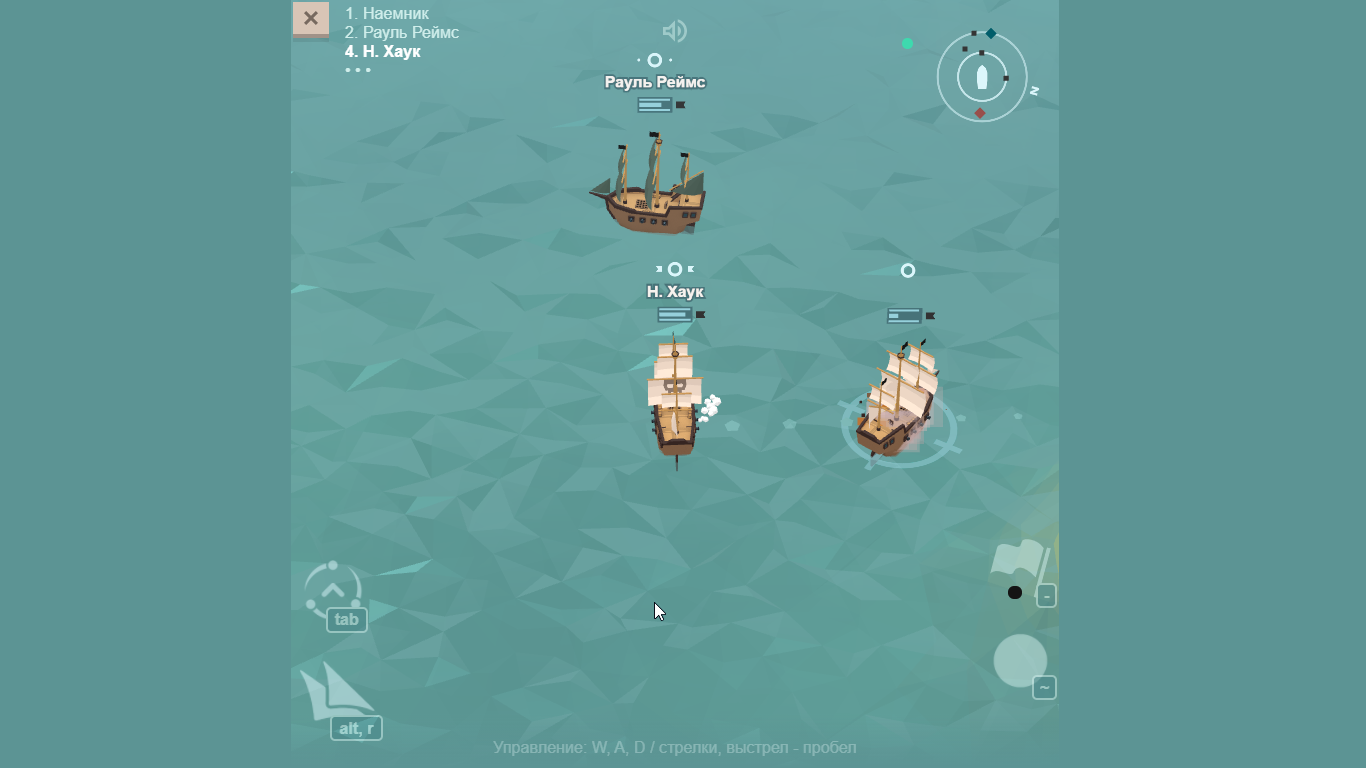
Task: Select the targeting circle above Рауль Реймс
Action: pos(654,60)
